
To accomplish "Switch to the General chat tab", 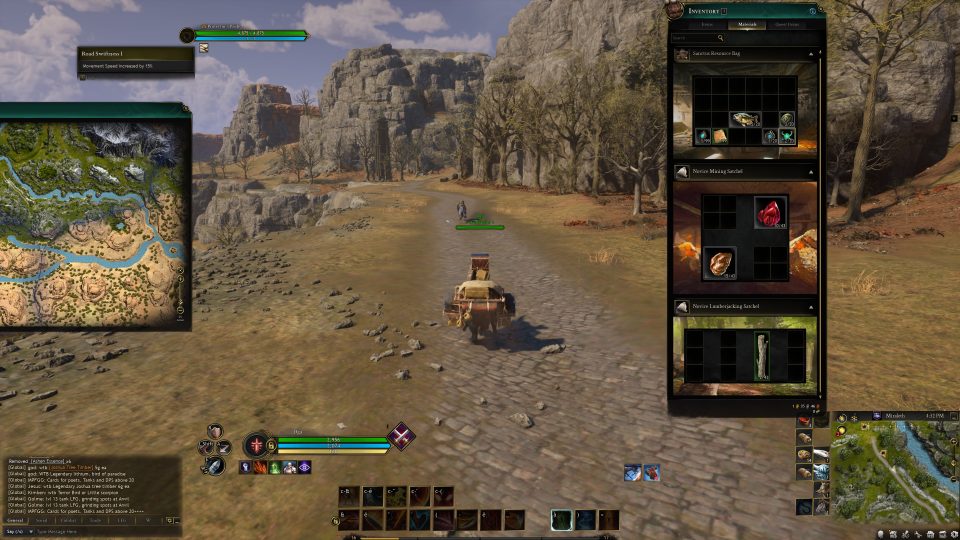I will [x=15, y=520].
